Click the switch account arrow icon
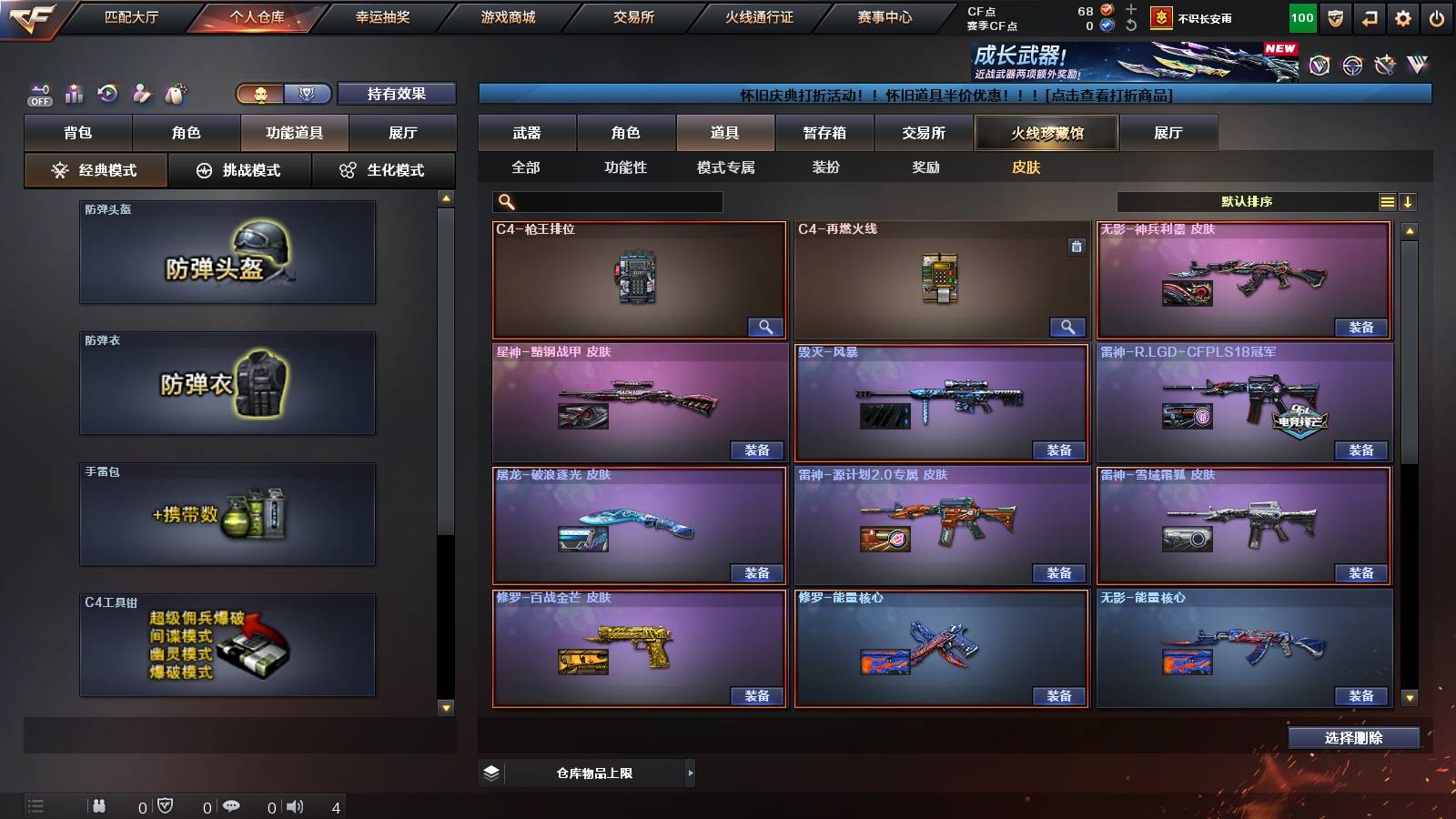Viewport: 1456px width, 819px height. click(x=1368, y=17)
